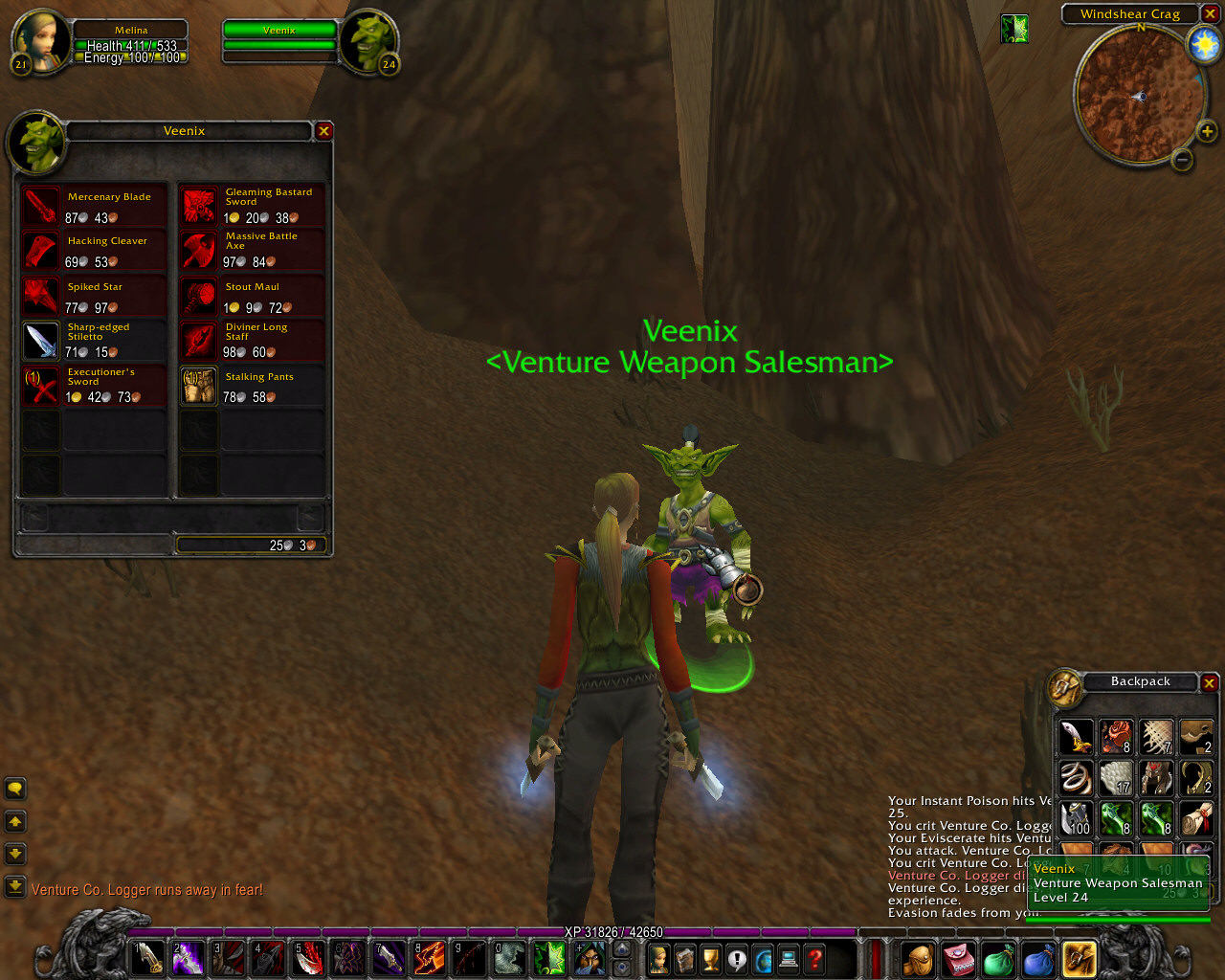The image size is (1225, 980).
Task: Open the chat speech bubble menu
Action: coord(15,789)
